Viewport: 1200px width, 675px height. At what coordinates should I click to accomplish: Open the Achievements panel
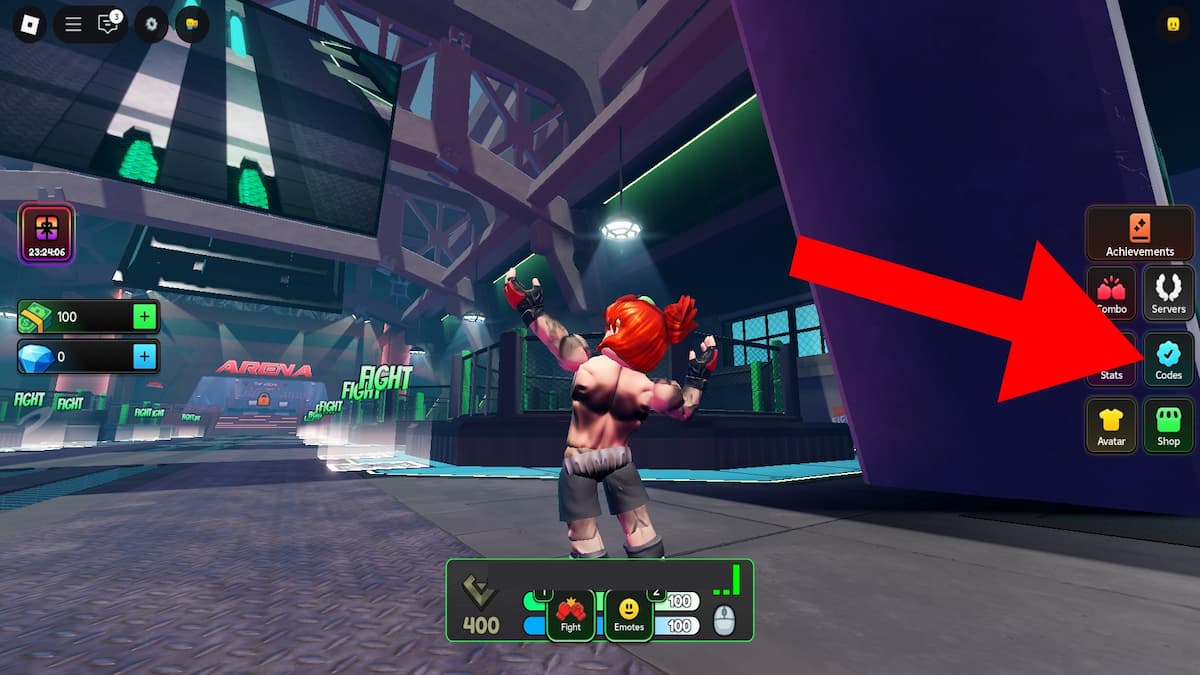(x=1139, y=234)
